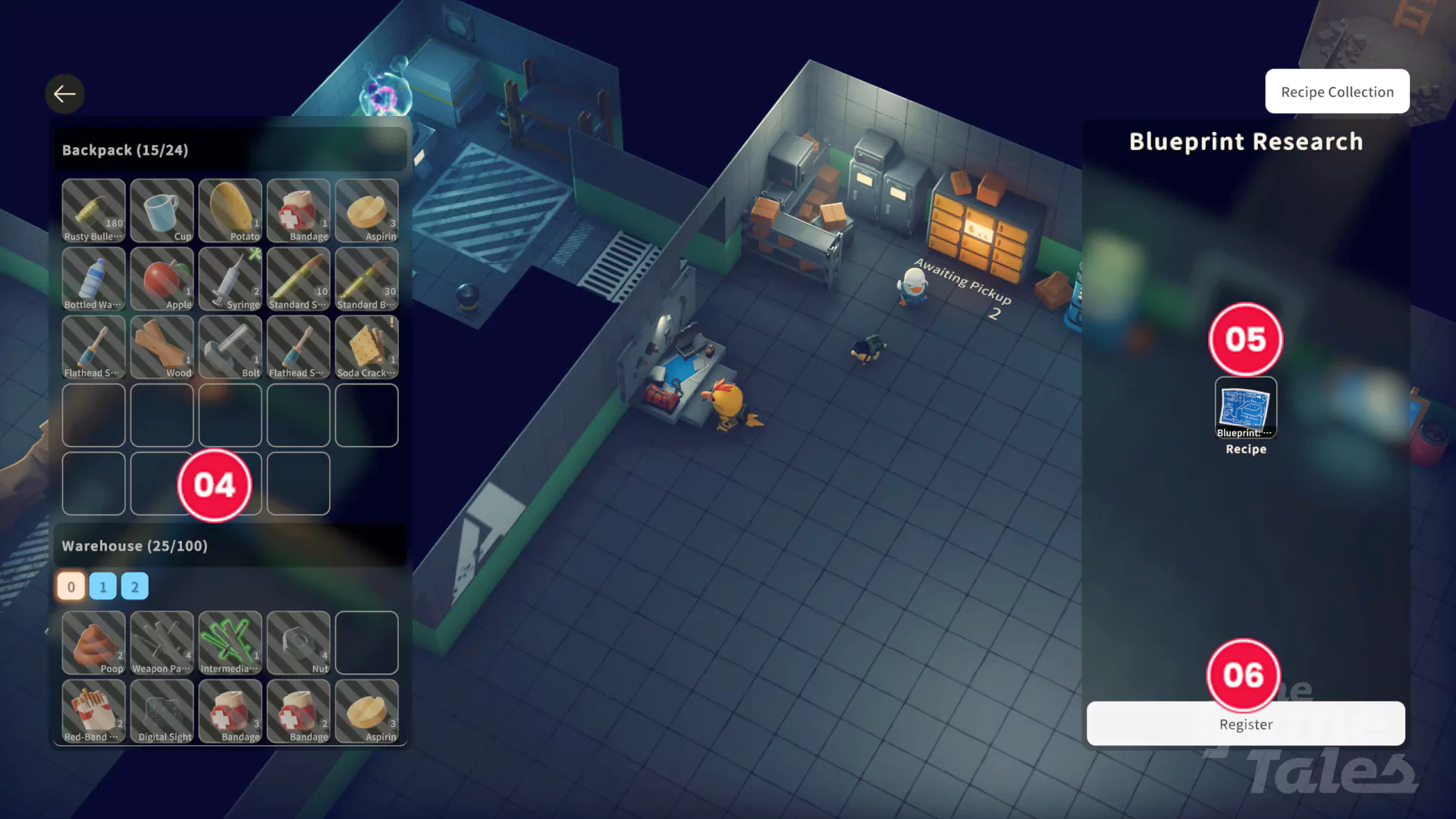Choose the Wood item
Screen dimensions: 1456x819
162,347
